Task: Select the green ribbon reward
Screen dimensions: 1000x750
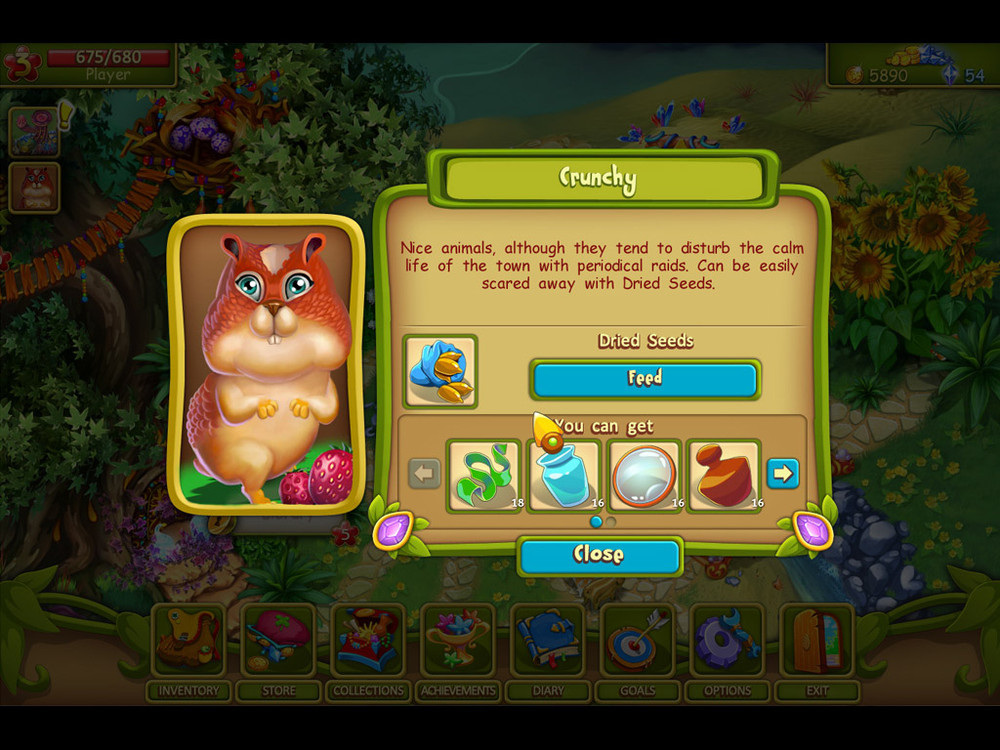Action: click(484, 475)
